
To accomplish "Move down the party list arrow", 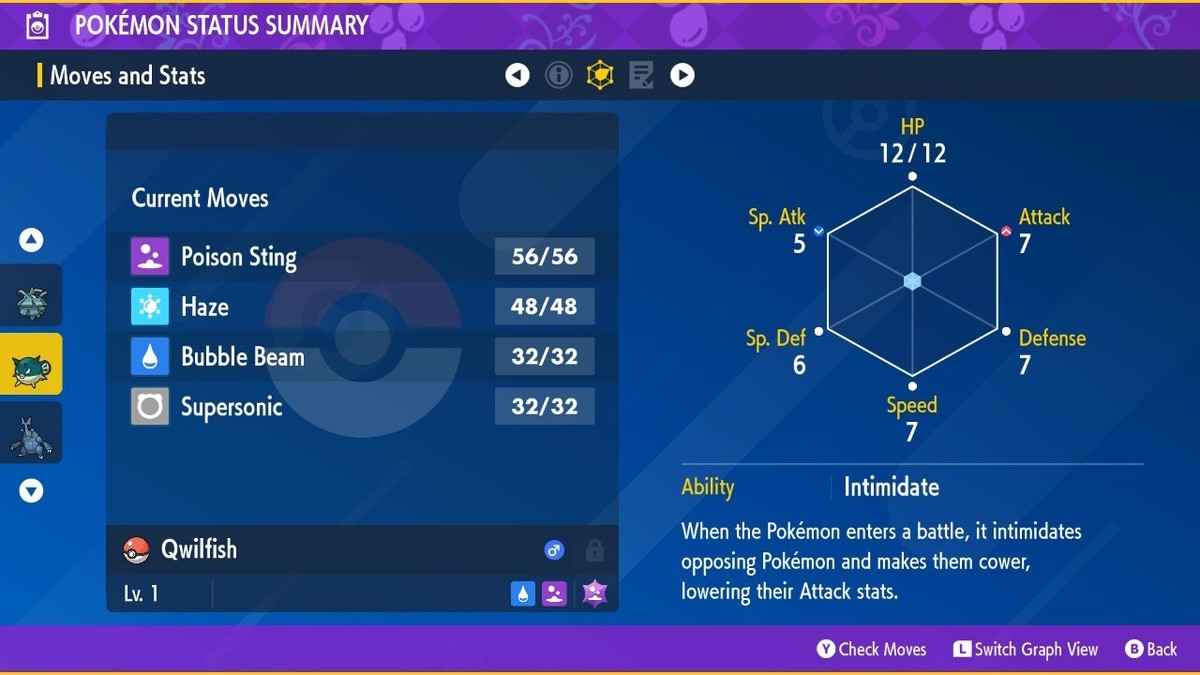I will pos(31,491).
